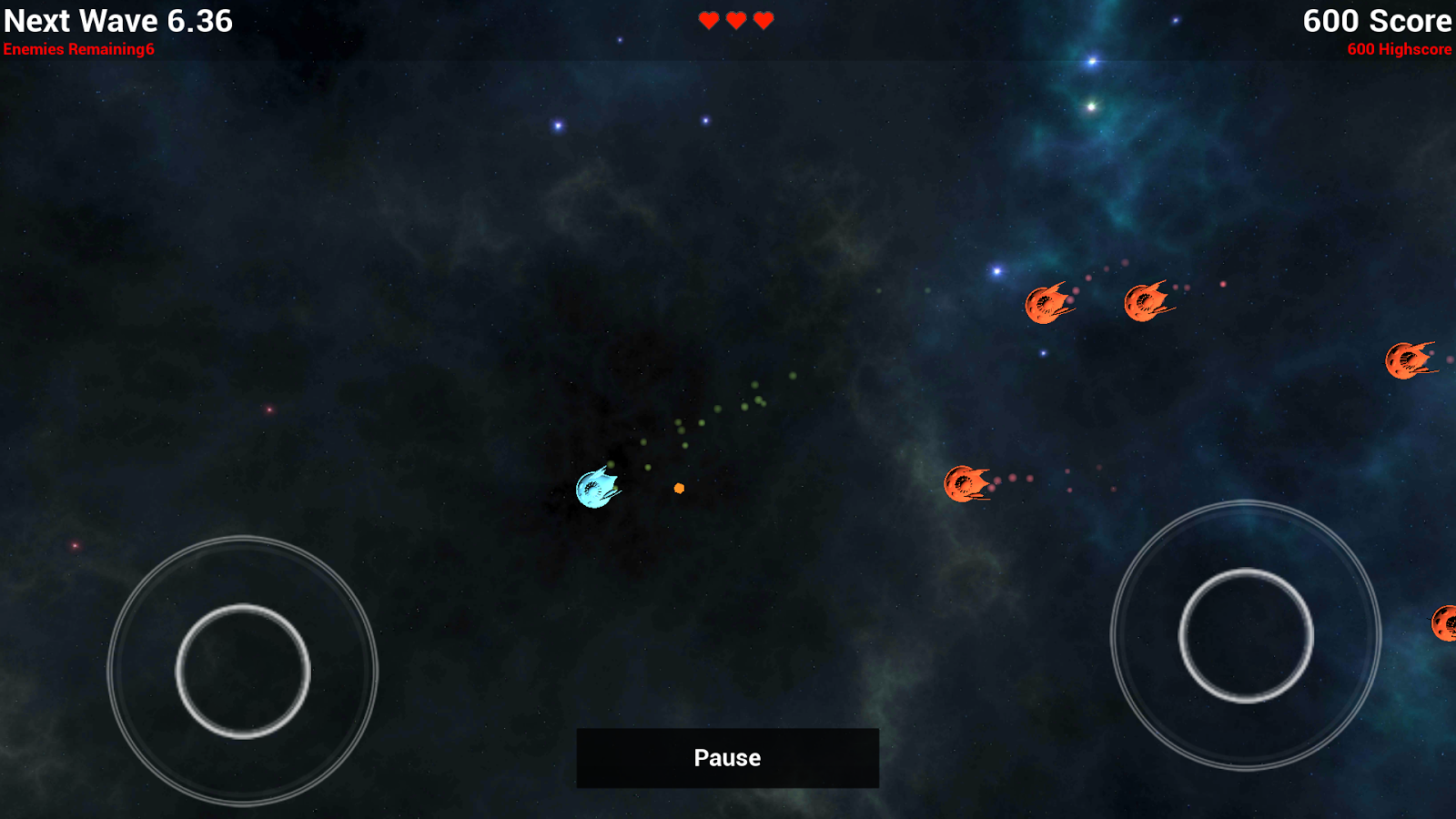Click the orange projectile near the player ship

[x=678, y=489]
